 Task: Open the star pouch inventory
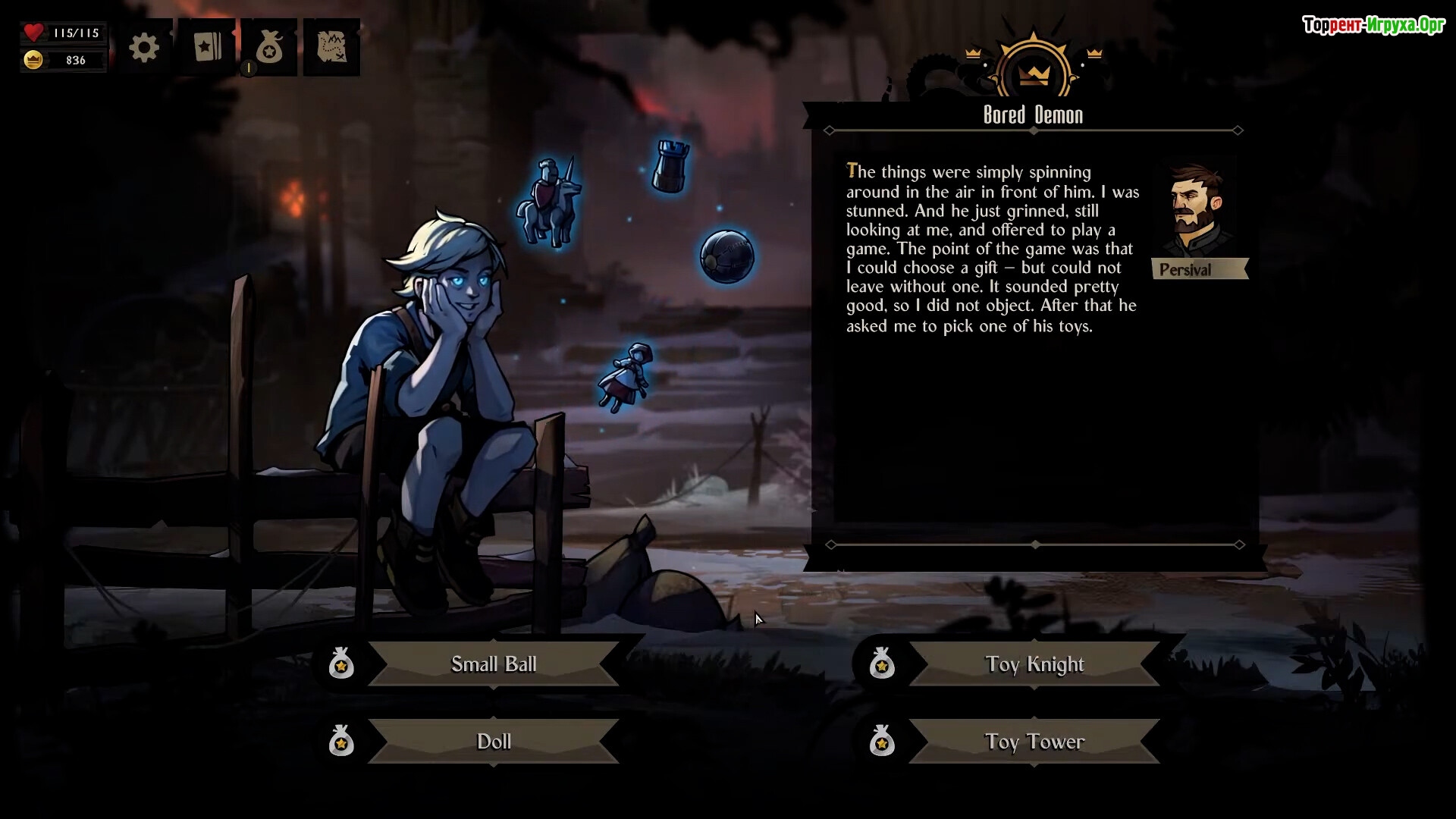coord(269,49)
